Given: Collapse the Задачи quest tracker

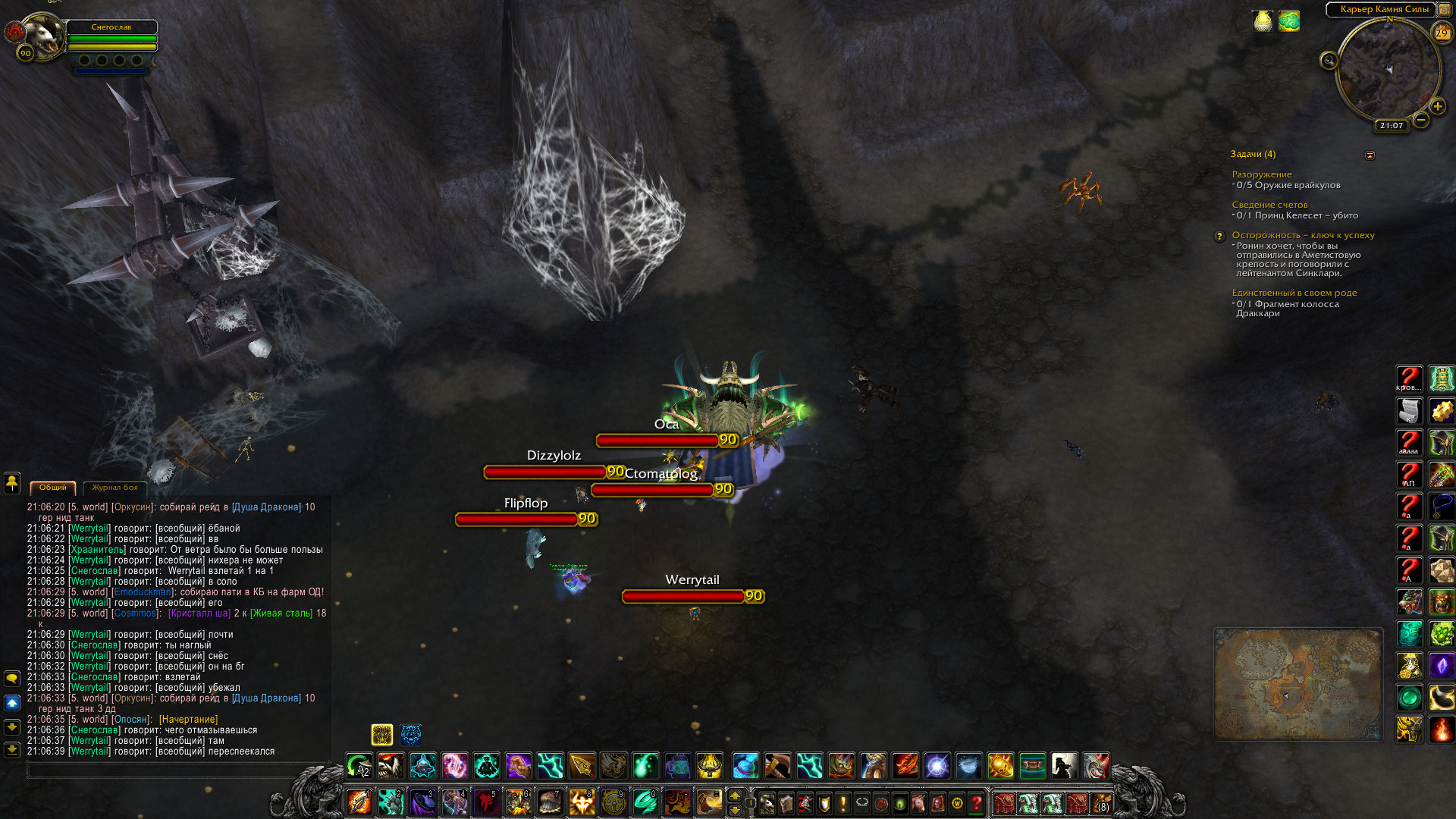Looking at the screenshot, I should pos(1370,155).
